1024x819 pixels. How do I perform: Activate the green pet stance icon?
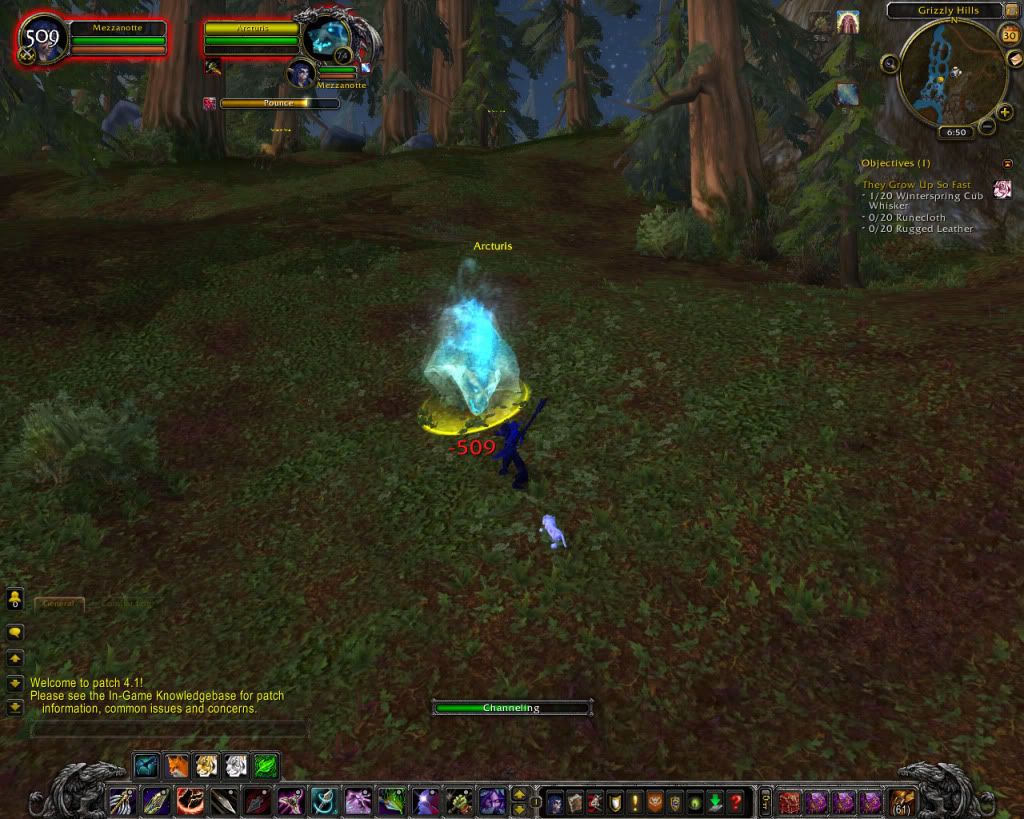click(265, 766)
